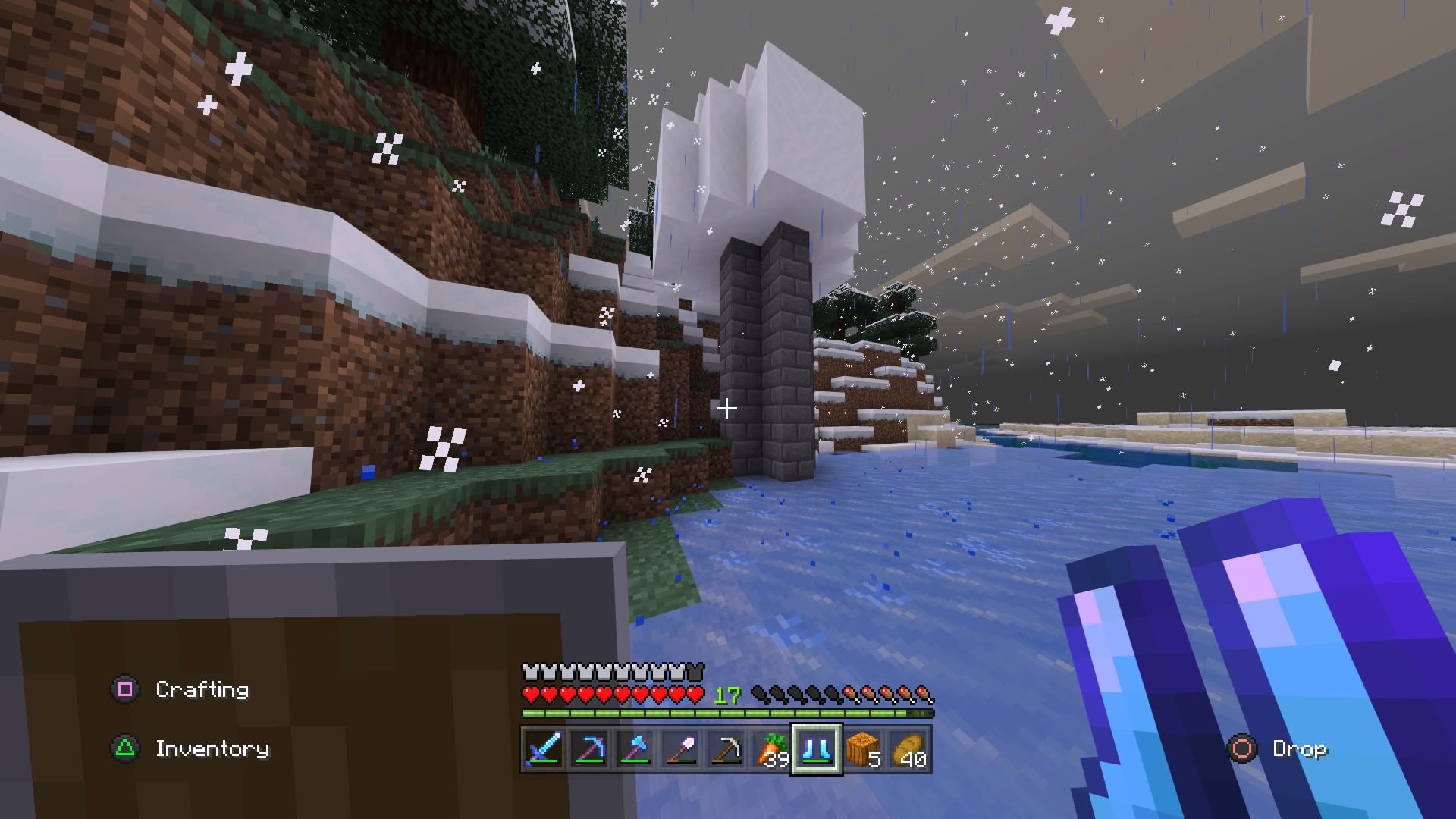Click the red circle button prompt icon

(x=1244, y=749)
